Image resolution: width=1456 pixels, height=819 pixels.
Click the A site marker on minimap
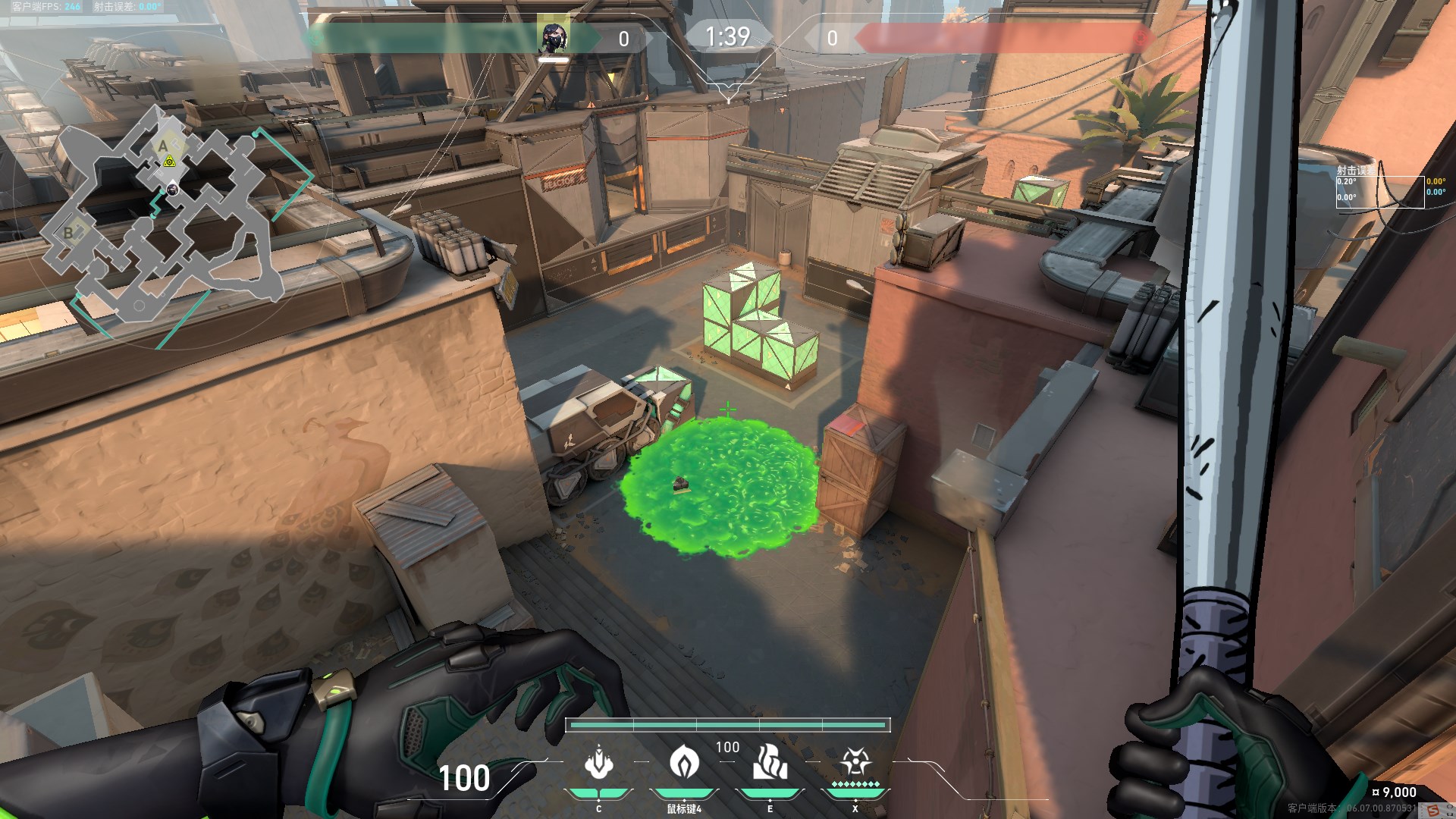tap(163, 145)
